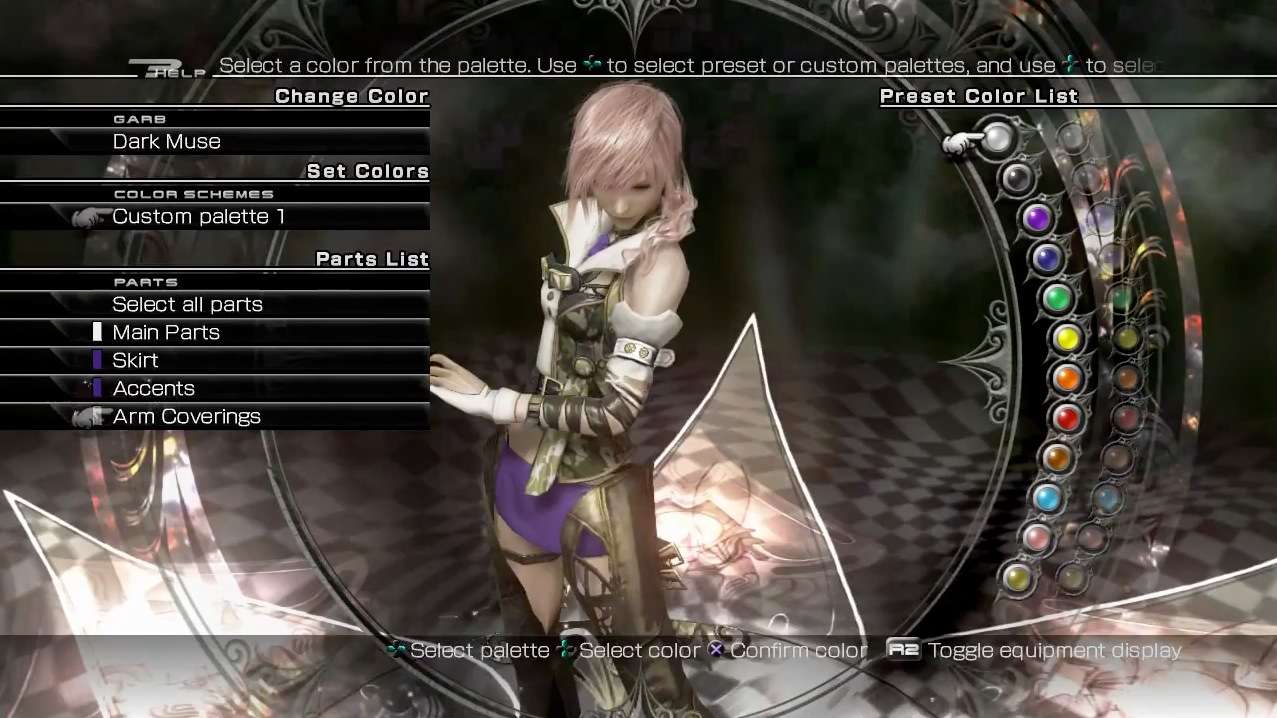Select the Dark Muse garb entry

coord(167,142)
